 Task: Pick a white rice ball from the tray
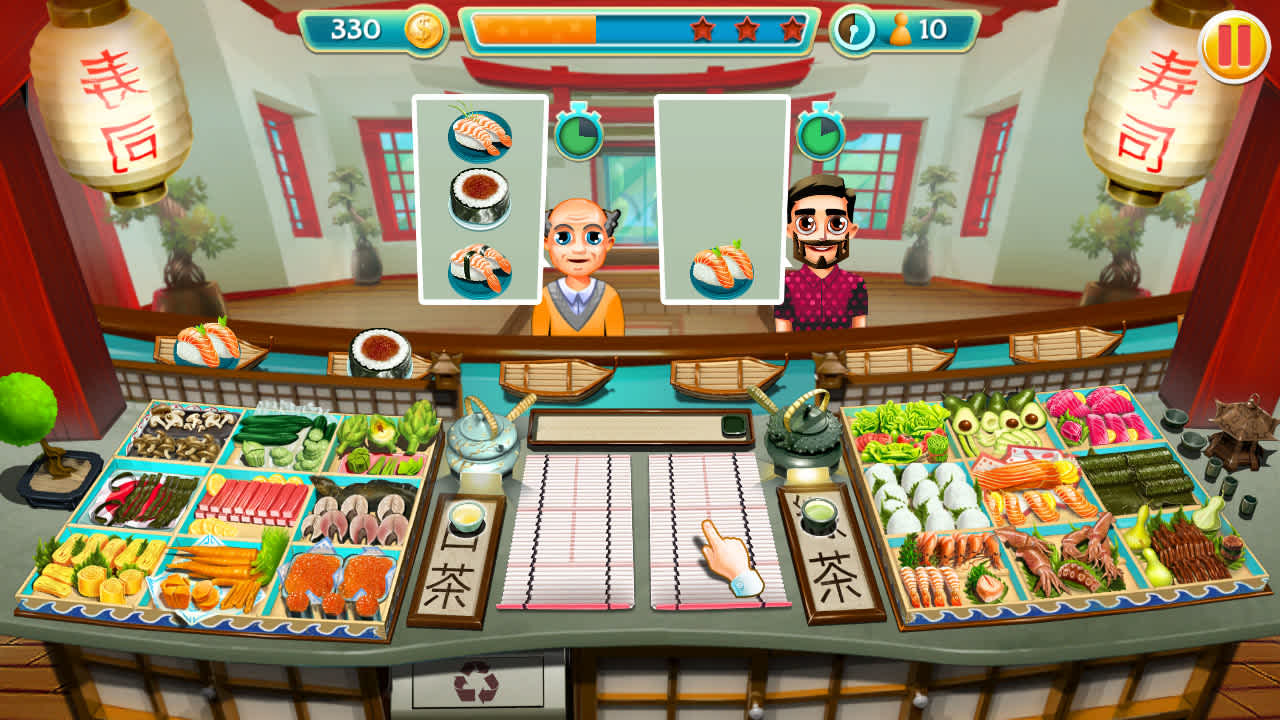pyautogui.click(x=925, y=495)
